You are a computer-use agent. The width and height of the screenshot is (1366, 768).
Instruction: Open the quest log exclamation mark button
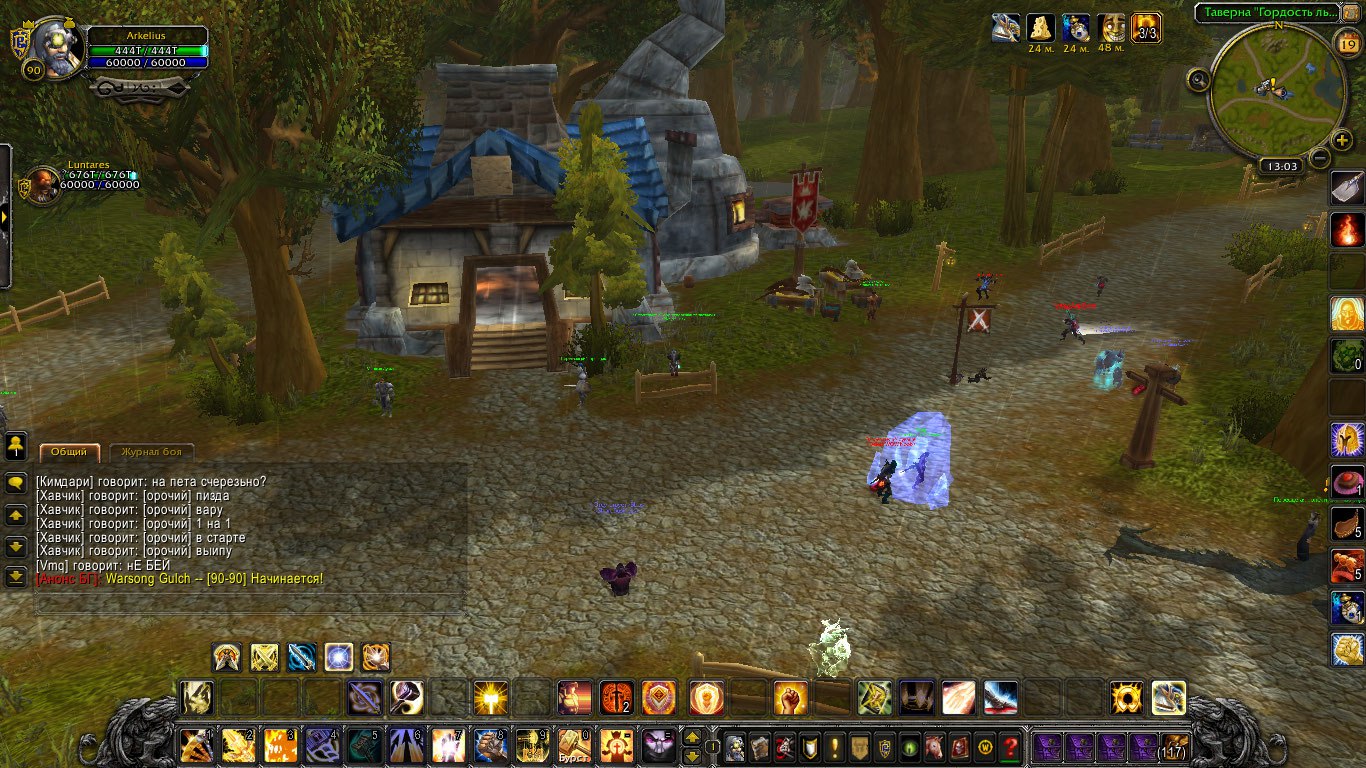point(834,747)
